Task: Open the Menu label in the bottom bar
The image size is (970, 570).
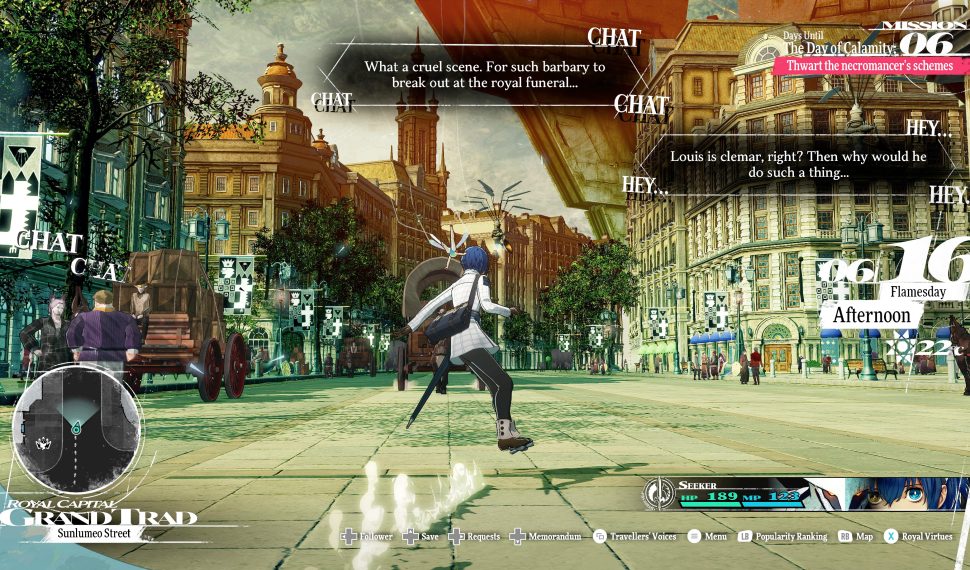Action: point(715,537)
